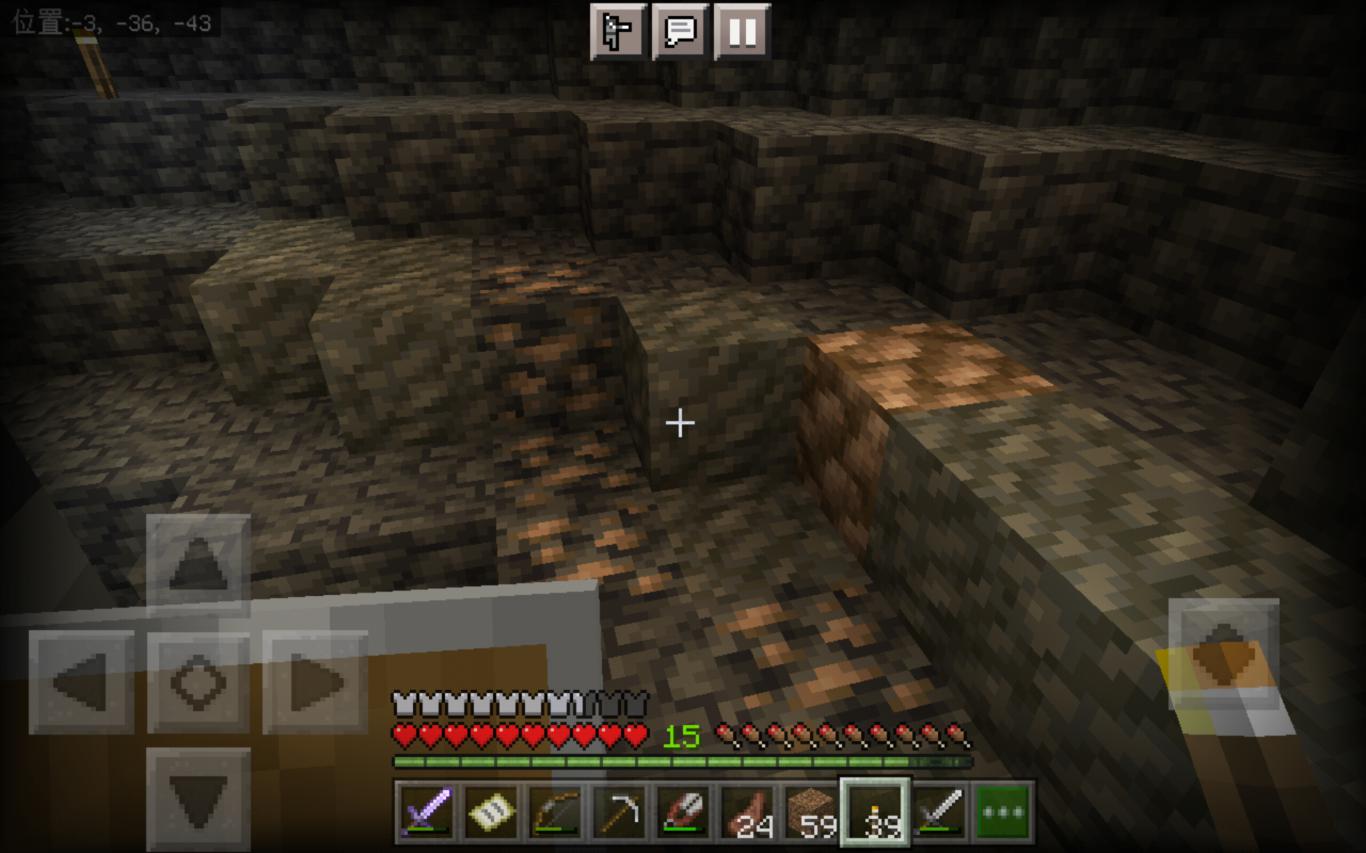Choose the meat stack of 24

(x=747, y=811)
